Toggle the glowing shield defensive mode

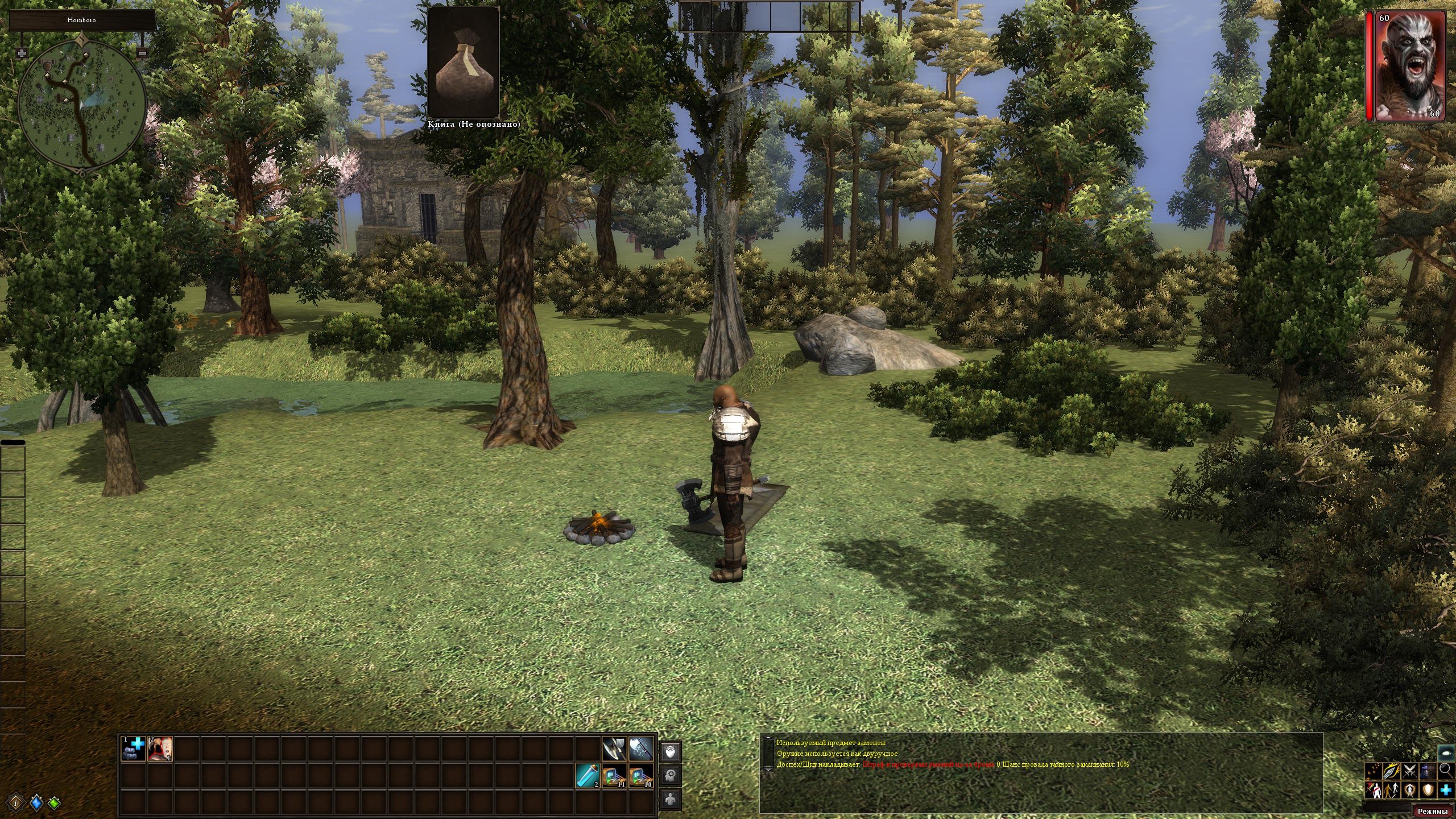[1428, 790]
